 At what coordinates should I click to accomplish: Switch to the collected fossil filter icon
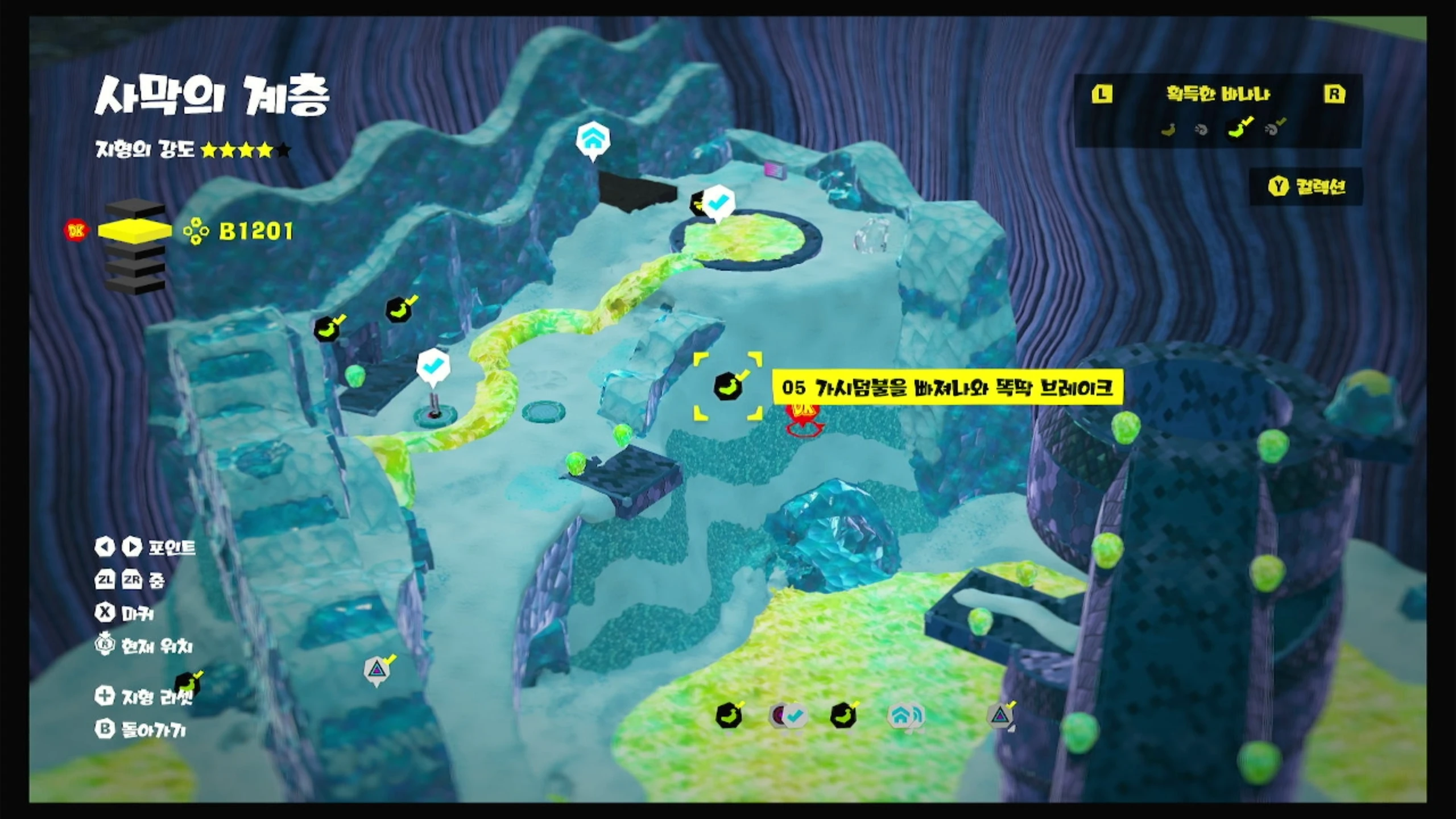[x=1273, y=129]
